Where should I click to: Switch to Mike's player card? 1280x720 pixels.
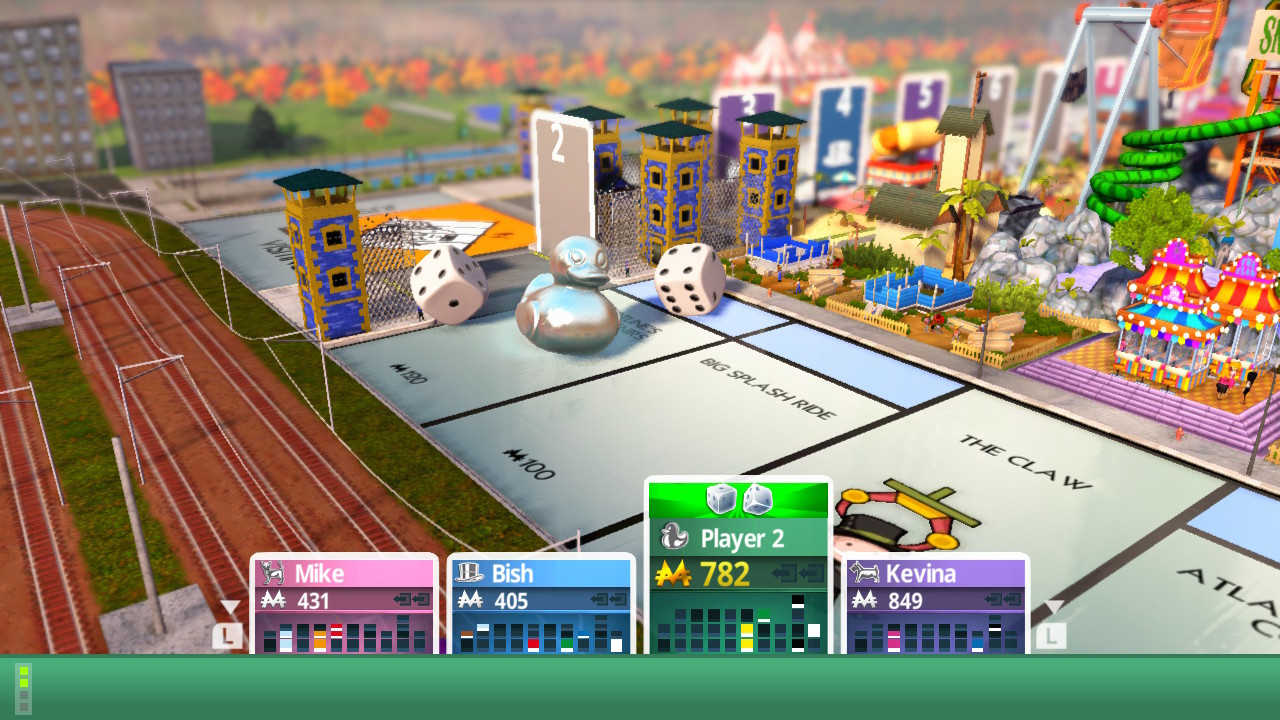click(345, 574)
